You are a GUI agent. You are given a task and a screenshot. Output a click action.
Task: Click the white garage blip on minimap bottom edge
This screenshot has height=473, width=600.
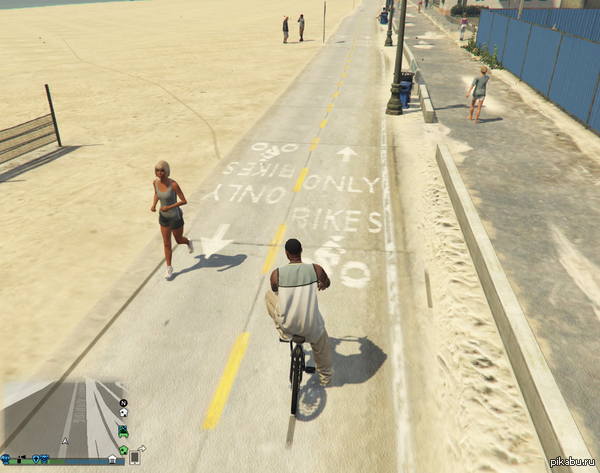click(x=112, y=459)
